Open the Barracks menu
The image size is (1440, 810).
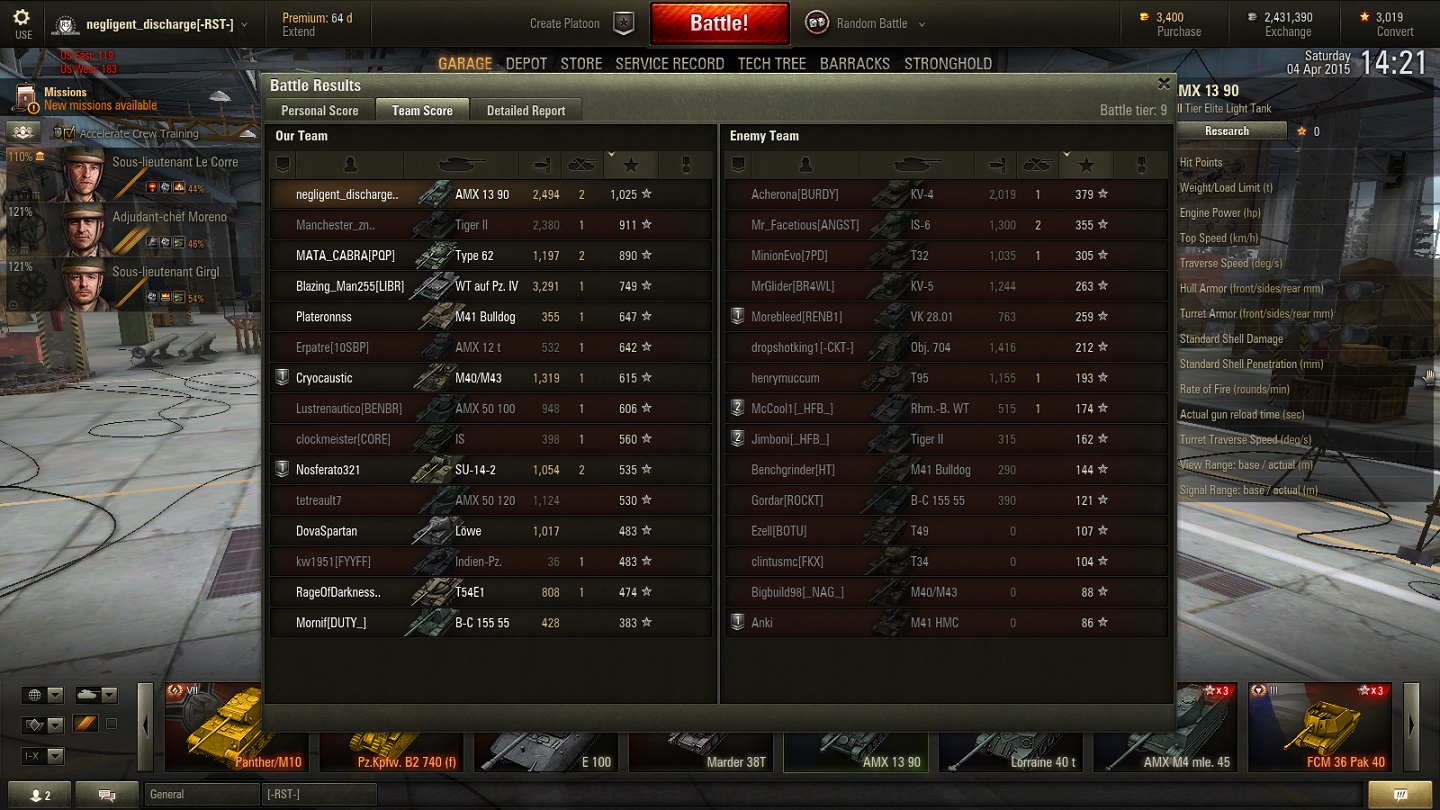(854, 63)
